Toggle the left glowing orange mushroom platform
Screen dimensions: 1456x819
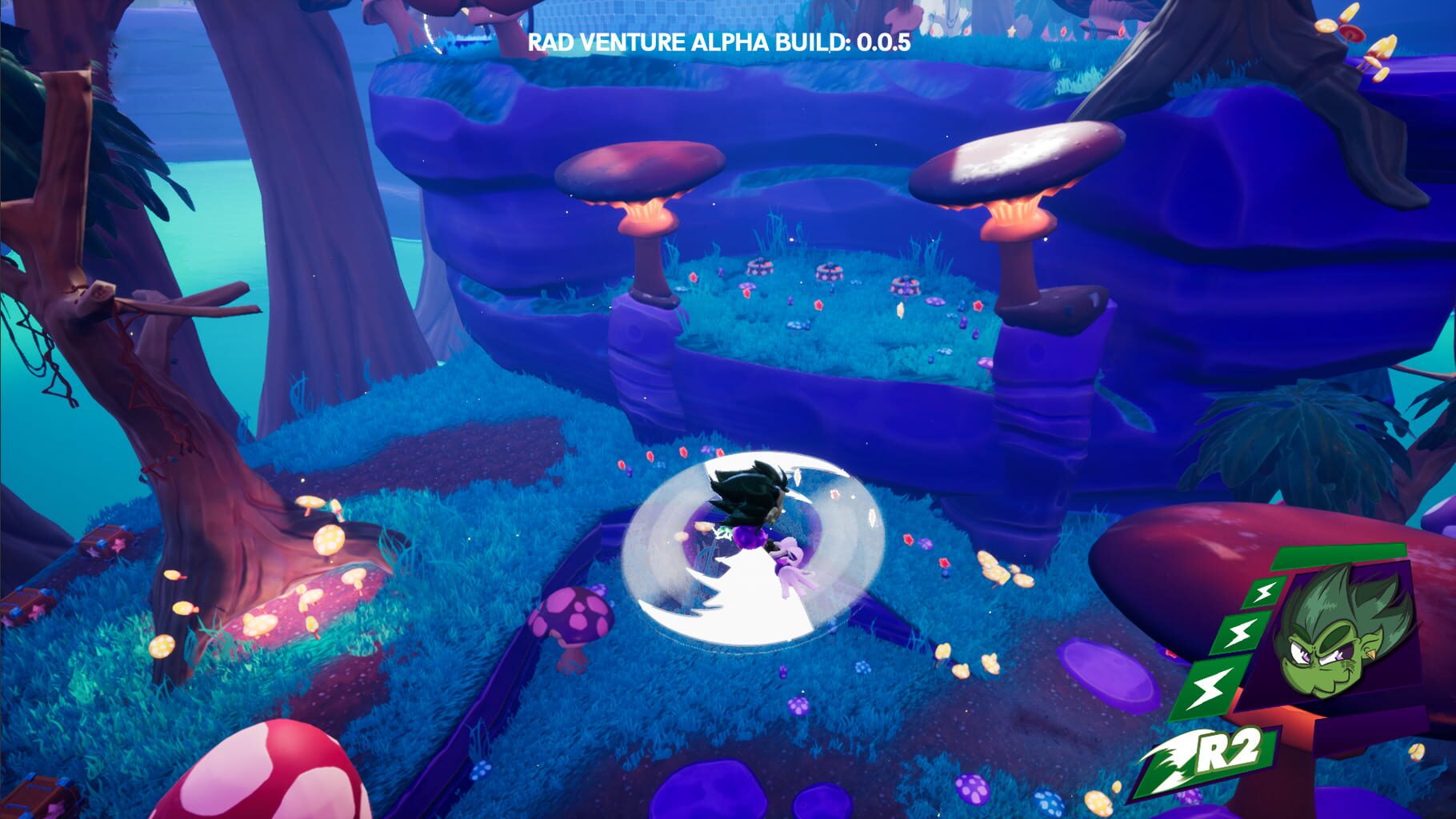(636, 172)
